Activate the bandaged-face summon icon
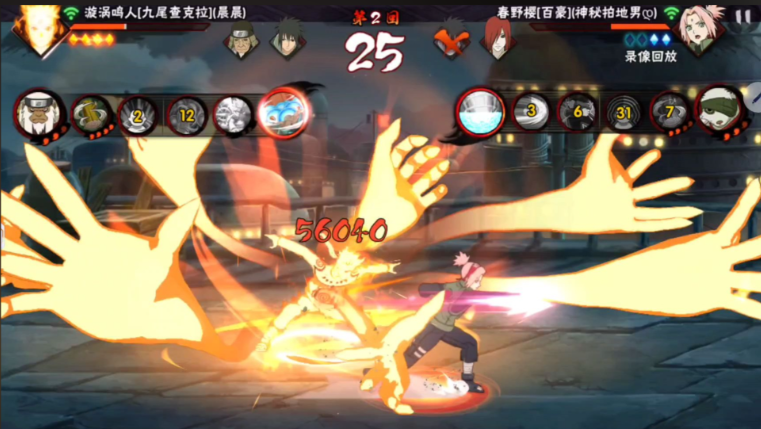The height and width of the screenshot is (429, 761). coord(720,112)
